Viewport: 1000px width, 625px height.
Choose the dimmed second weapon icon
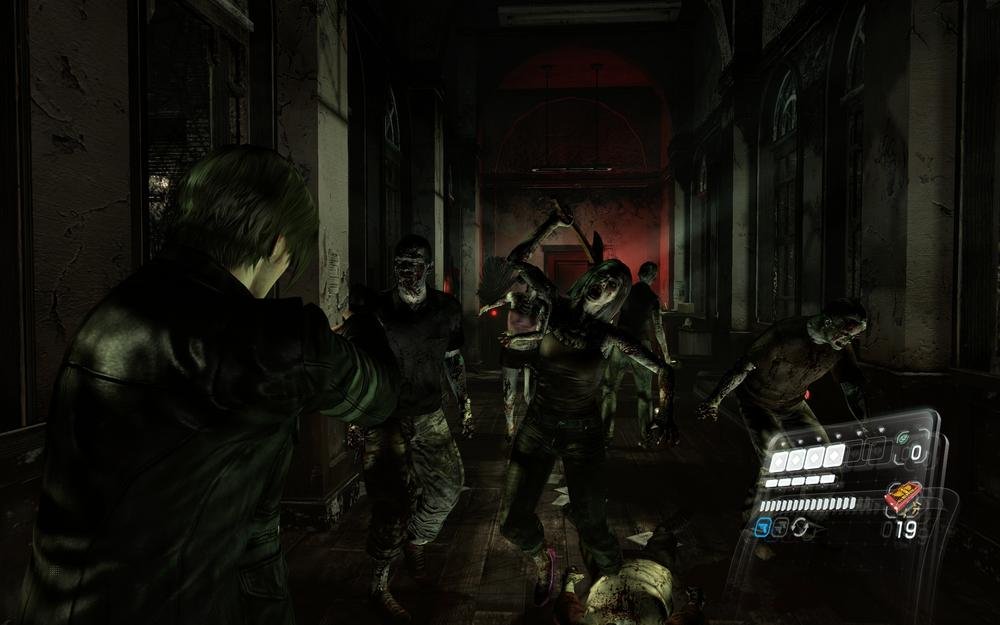coord(782,526)
